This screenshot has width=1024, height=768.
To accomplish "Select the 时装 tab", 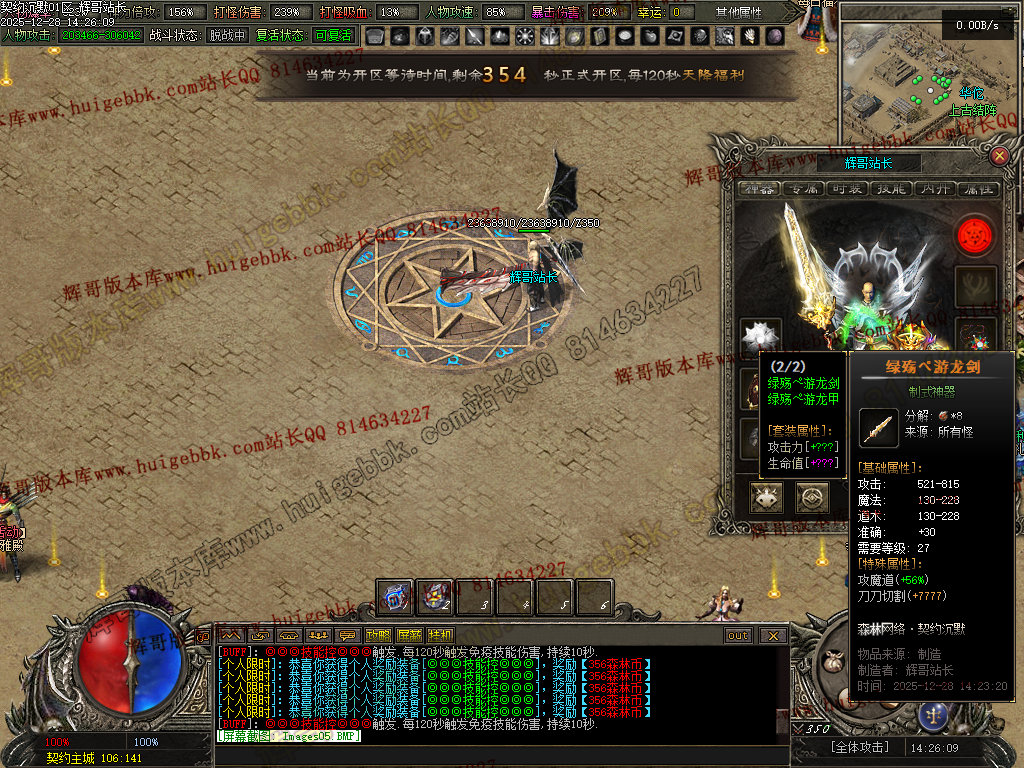I will tap(847, 188).
